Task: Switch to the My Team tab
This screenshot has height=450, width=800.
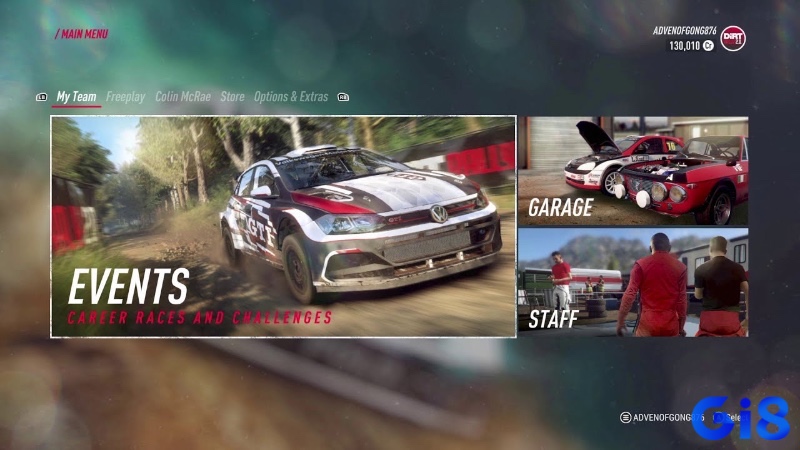Action: pos(76,97)
